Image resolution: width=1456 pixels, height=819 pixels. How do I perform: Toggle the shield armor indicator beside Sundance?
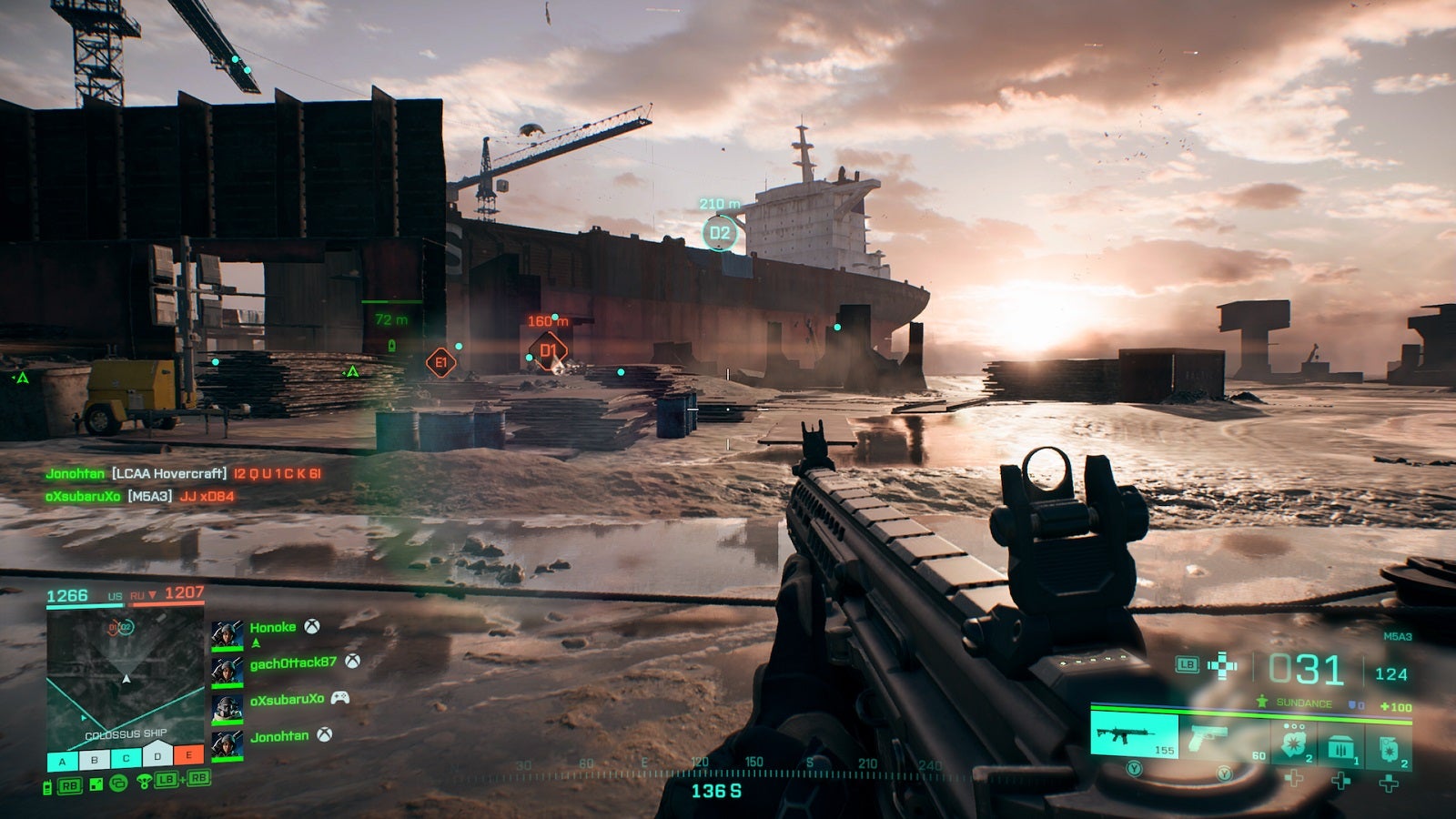1354,703
